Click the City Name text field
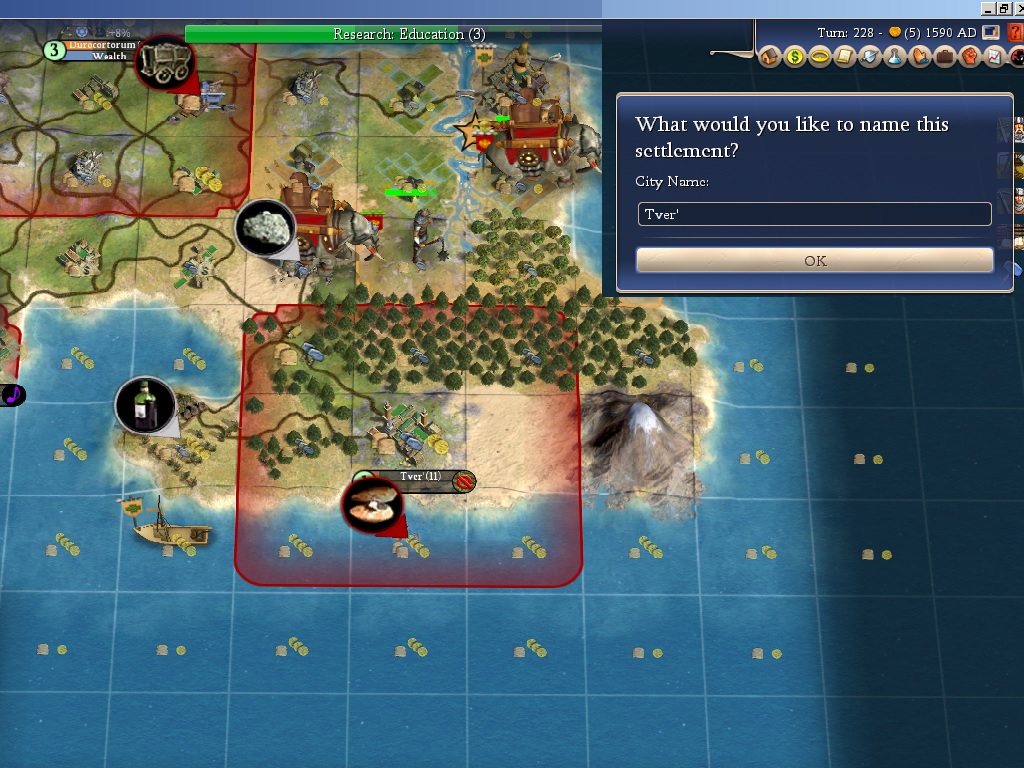This screenshot has width=1024, height=768. point(815,214)
